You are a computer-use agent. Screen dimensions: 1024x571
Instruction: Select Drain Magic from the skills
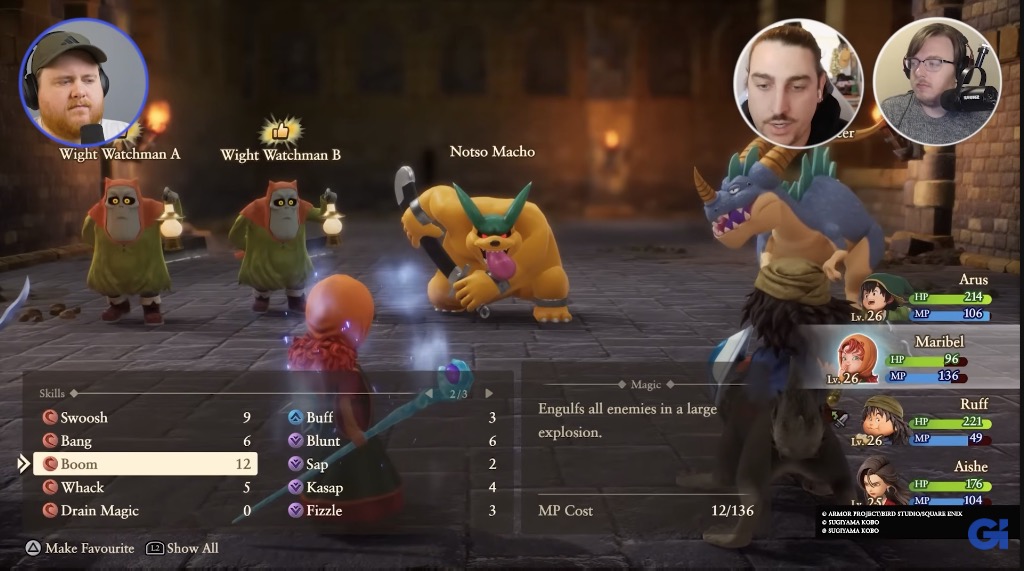pyautogui.click(x=99, y=510)
